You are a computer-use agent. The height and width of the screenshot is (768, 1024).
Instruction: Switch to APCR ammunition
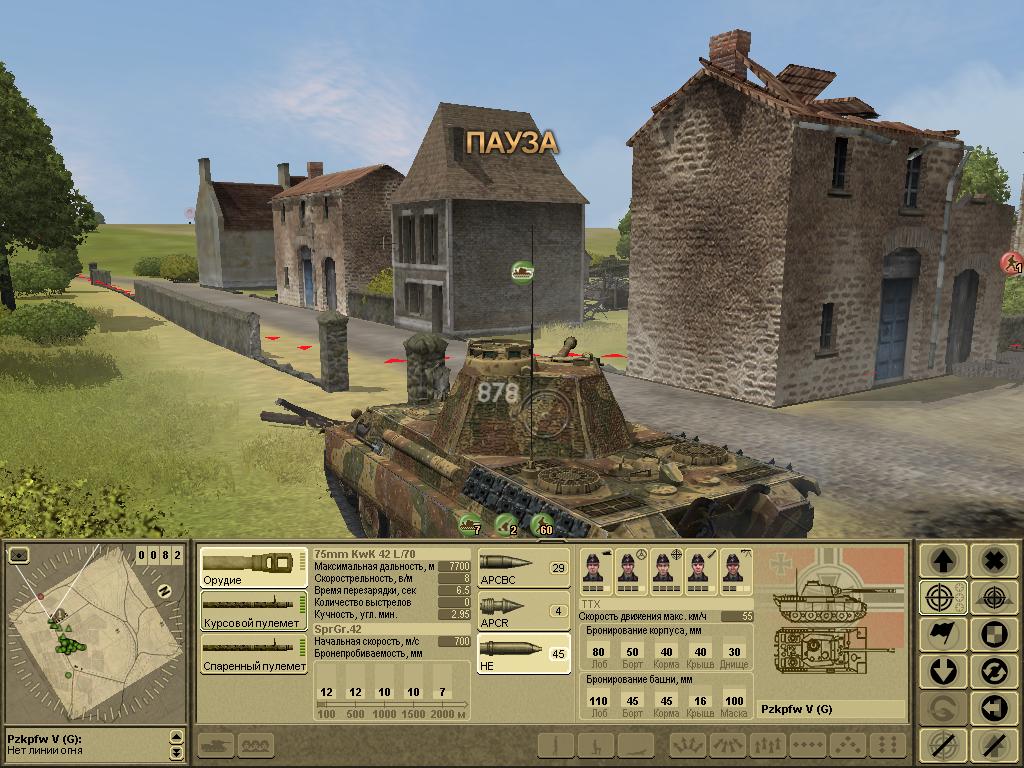point(523,611)
